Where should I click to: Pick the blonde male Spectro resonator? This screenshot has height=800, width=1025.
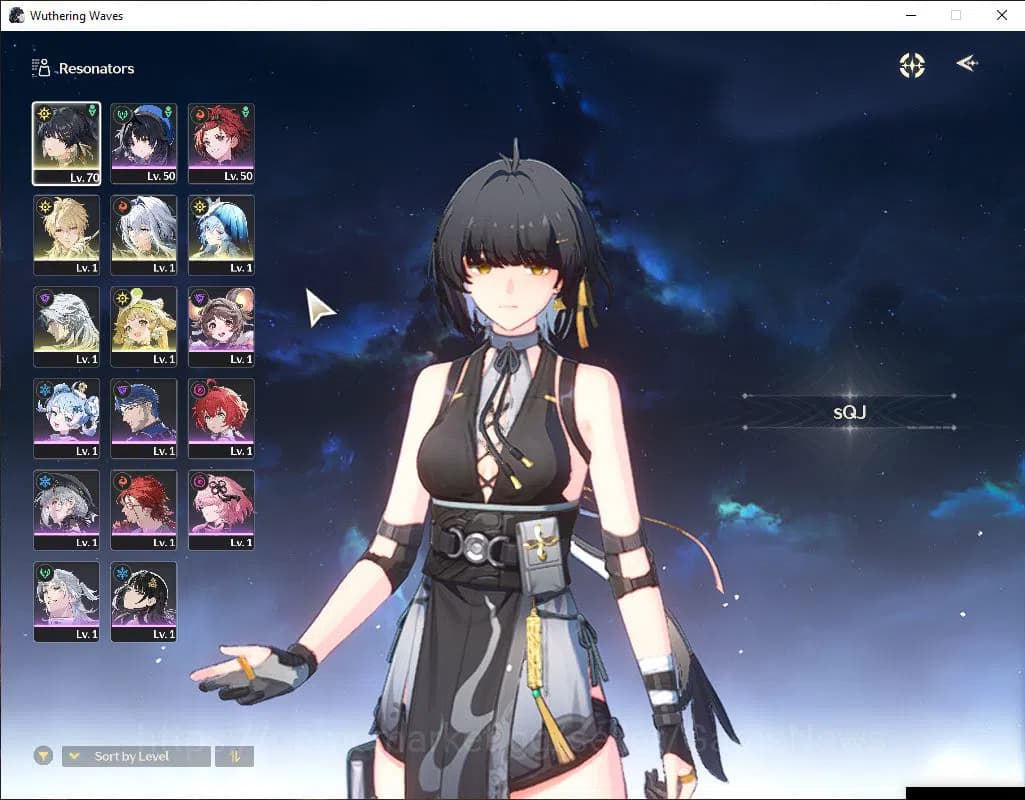[66, 234]
